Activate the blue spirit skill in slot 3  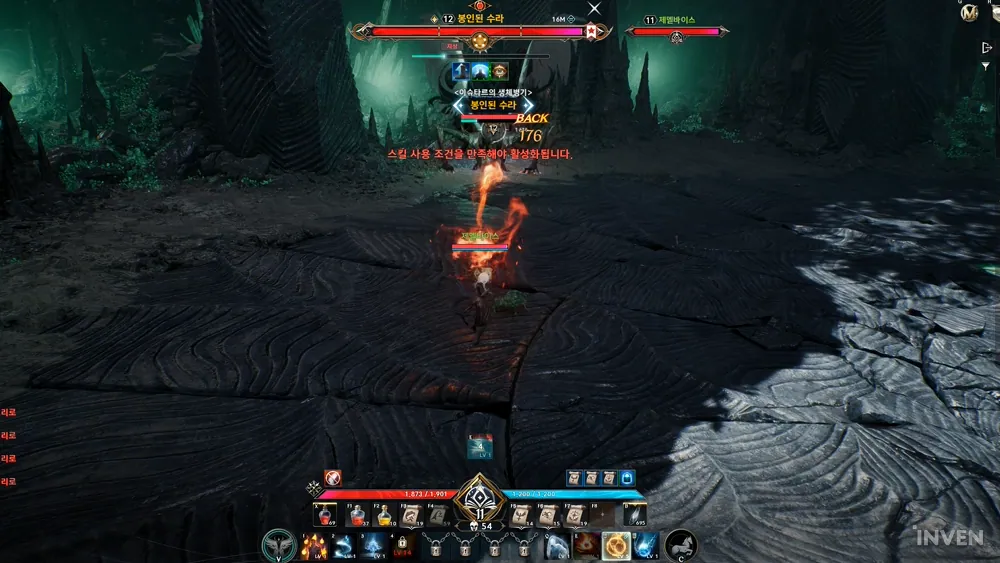point(373,546)
